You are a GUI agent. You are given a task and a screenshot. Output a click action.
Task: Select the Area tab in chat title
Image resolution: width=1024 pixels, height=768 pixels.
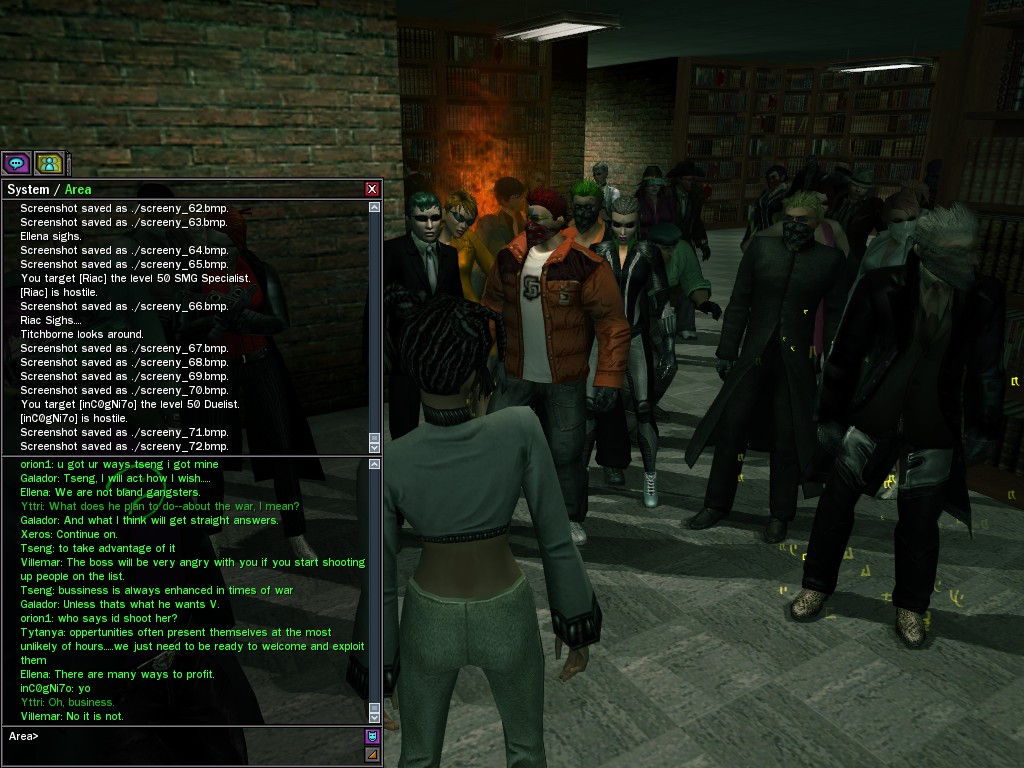78,189
